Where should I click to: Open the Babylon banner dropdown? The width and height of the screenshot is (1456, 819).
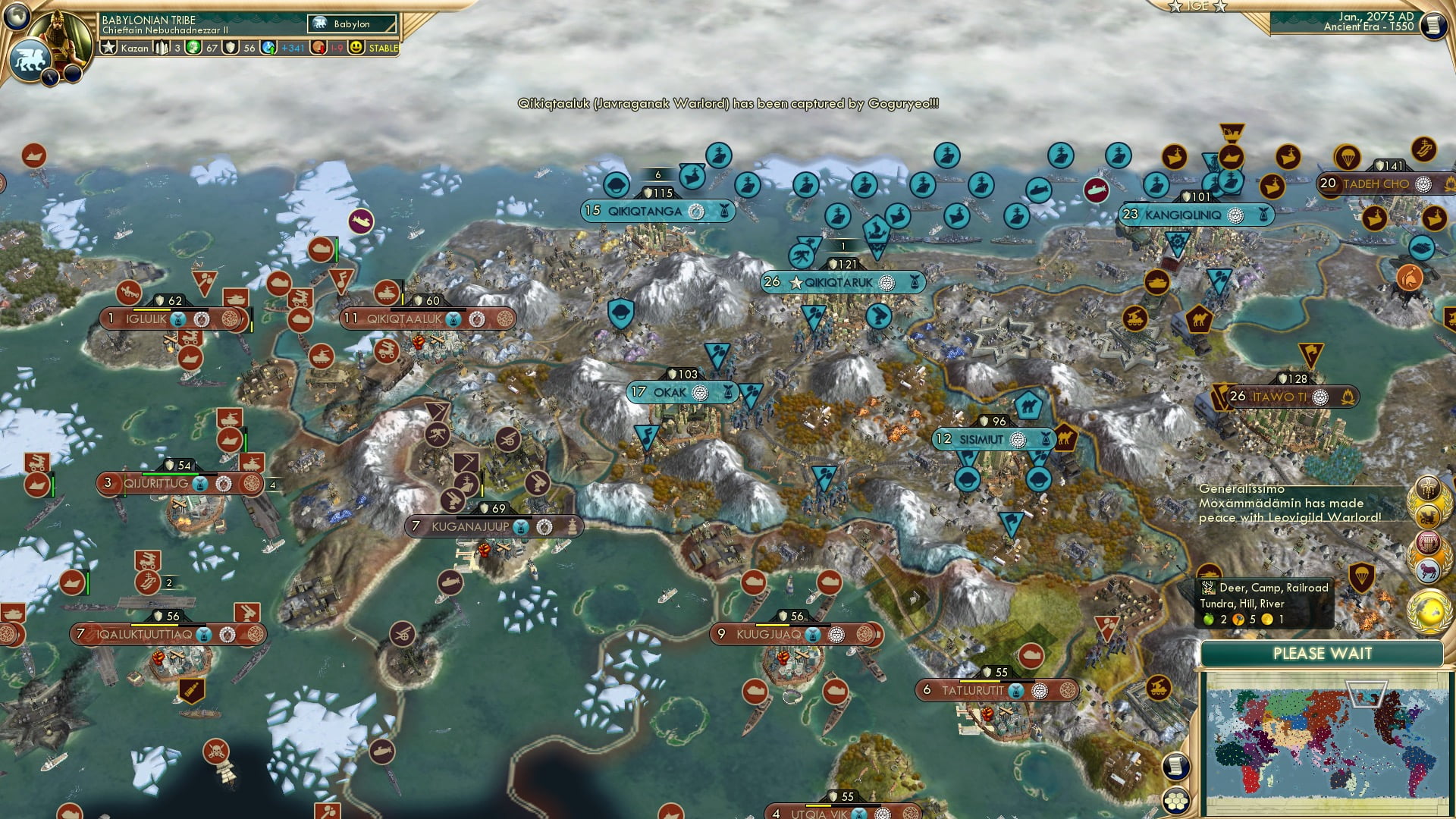(353, 24)
